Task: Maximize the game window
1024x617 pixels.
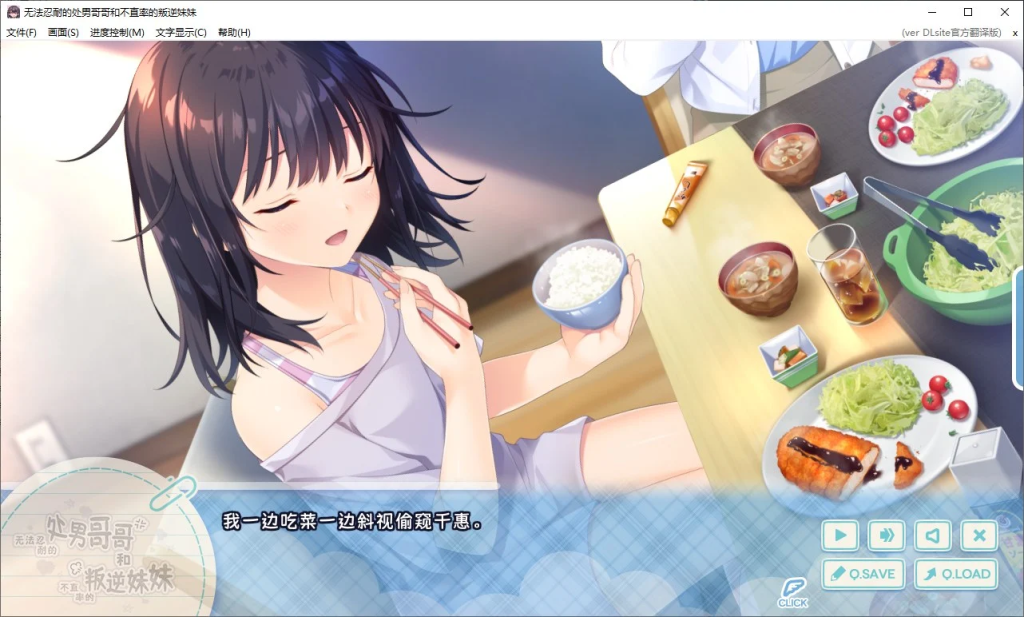Action: [968, 12]
